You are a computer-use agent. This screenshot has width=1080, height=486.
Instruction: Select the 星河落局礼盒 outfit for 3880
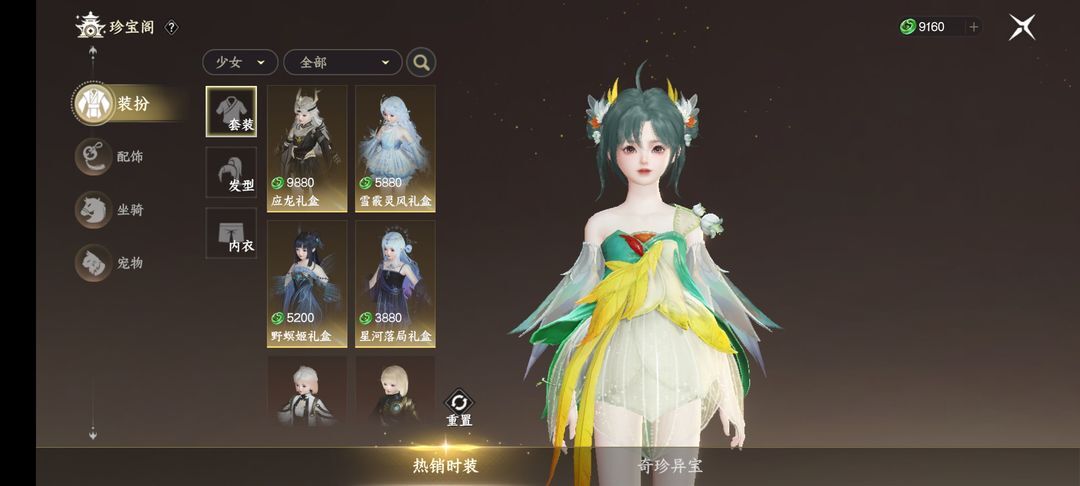[x=395, y=283]
